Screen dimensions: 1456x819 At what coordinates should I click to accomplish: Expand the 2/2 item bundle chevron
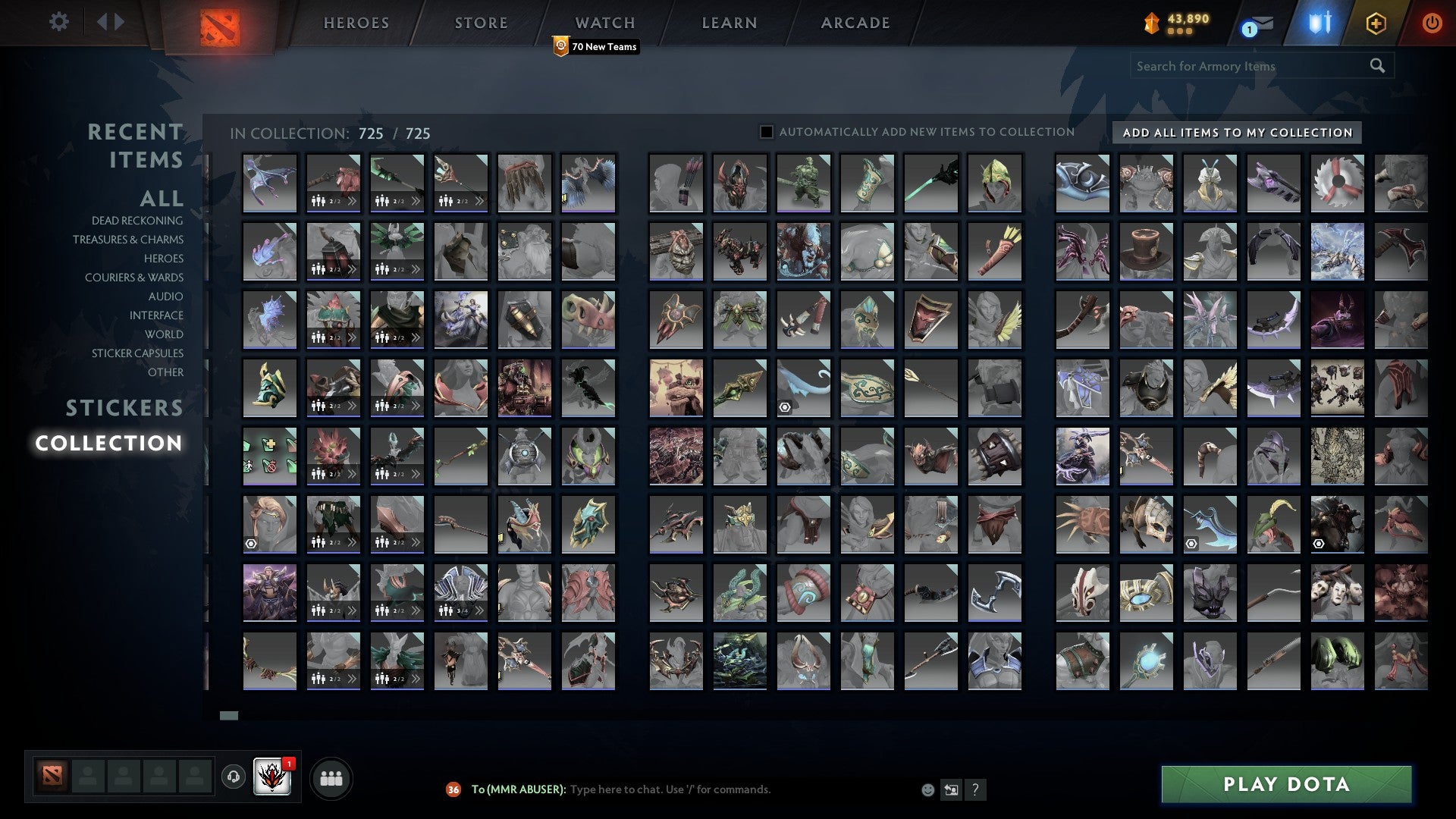pos(351,202)
